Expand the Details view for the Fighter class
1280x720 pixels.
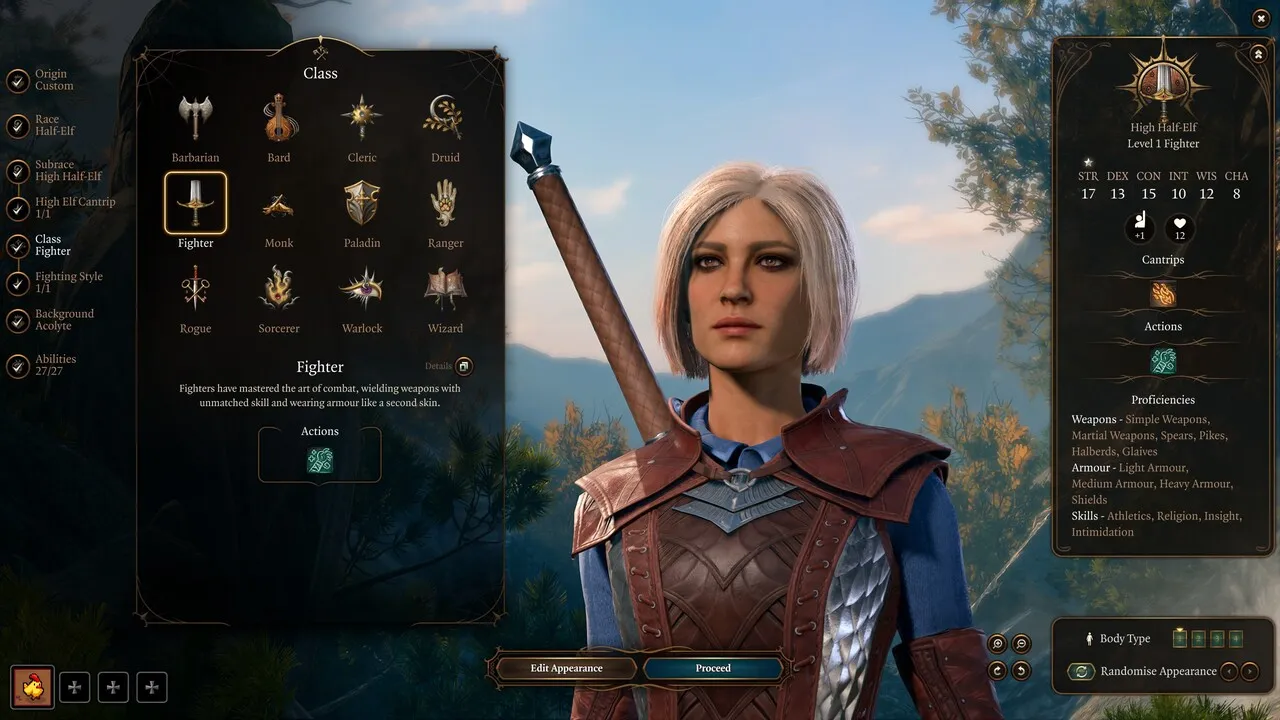(466, 366)
